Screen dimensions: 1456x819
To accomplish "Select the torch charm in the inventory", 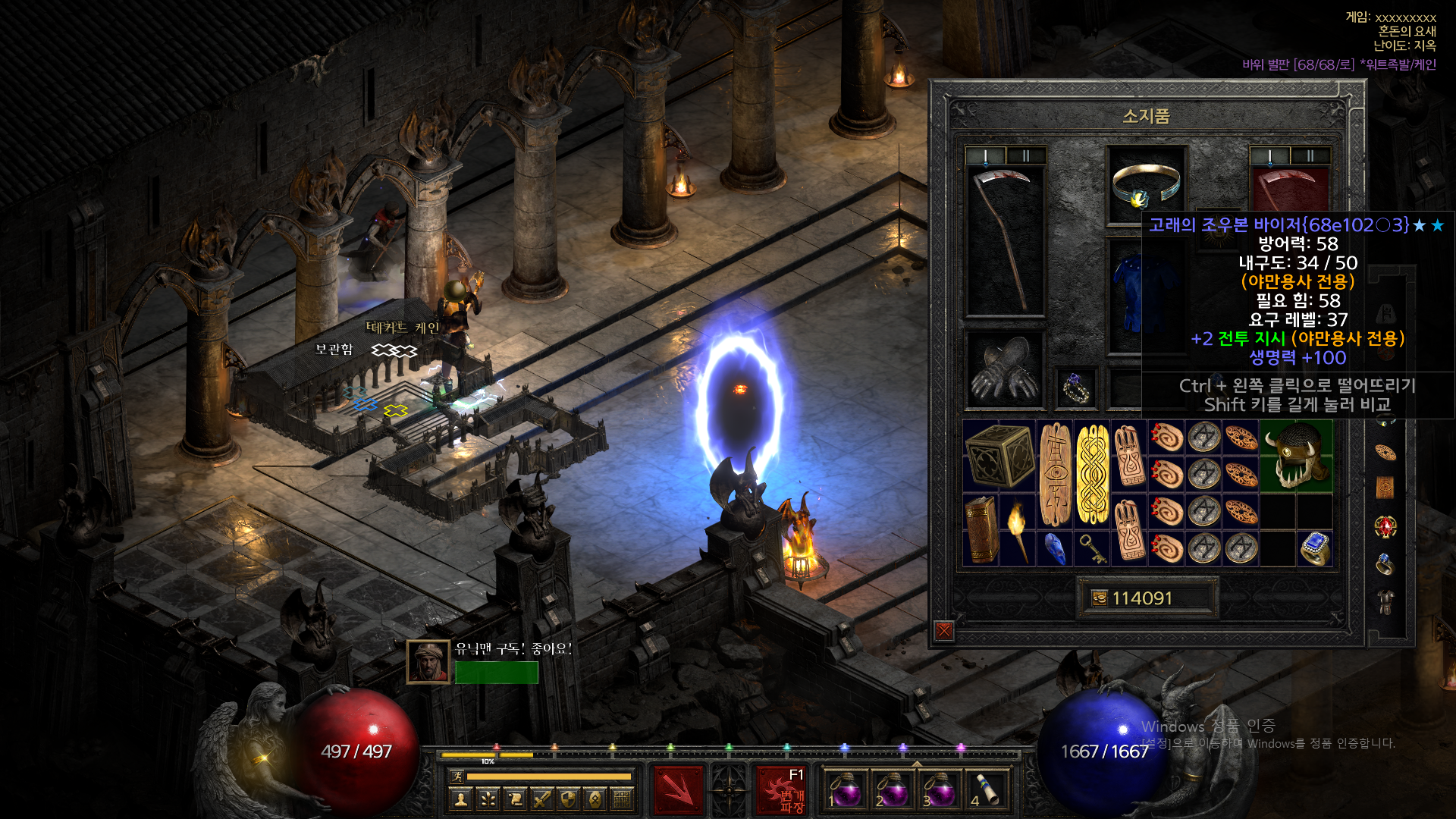I will pyautogui.click(x=1017, y=529).
